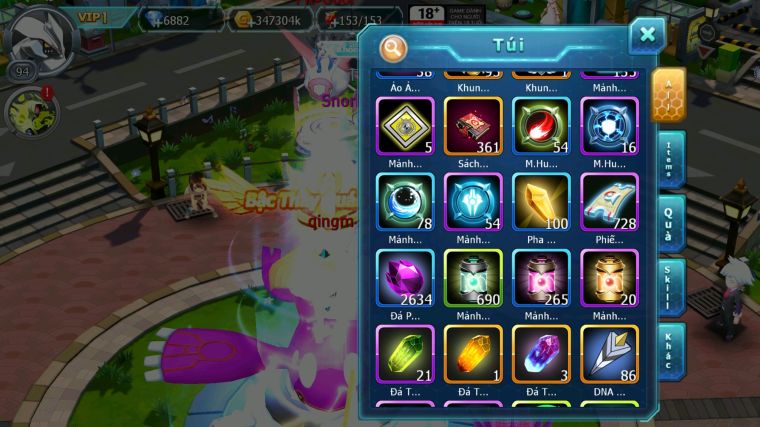
Task: Pick the eyeball shard with 78
Action: click(x=406, y=202)
